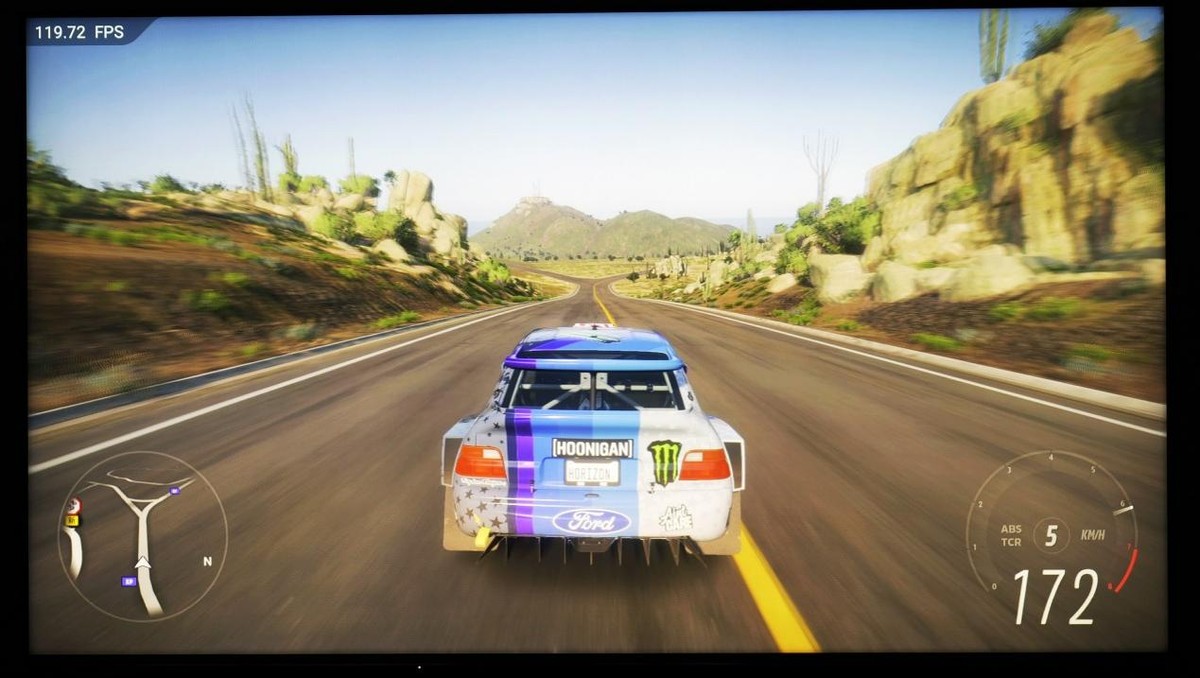This screenshot has width=1200, height=678.
Task: Click the white player arrow on the minimap
Action: tap(144, 564)
